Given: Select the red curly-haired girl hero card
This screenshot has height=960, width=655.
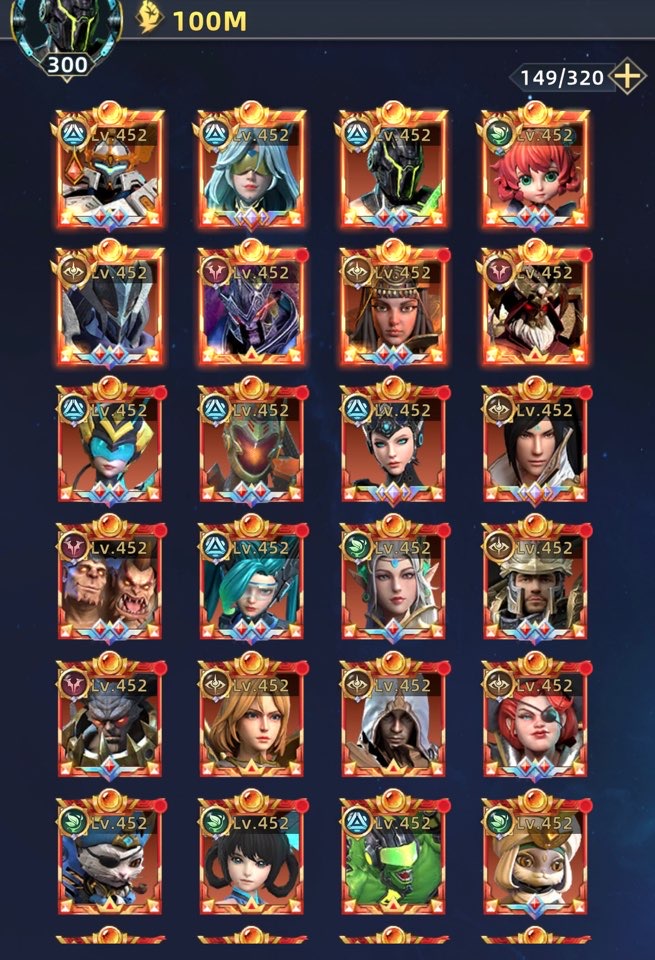Looking at the screenshot, I should 535,170.
